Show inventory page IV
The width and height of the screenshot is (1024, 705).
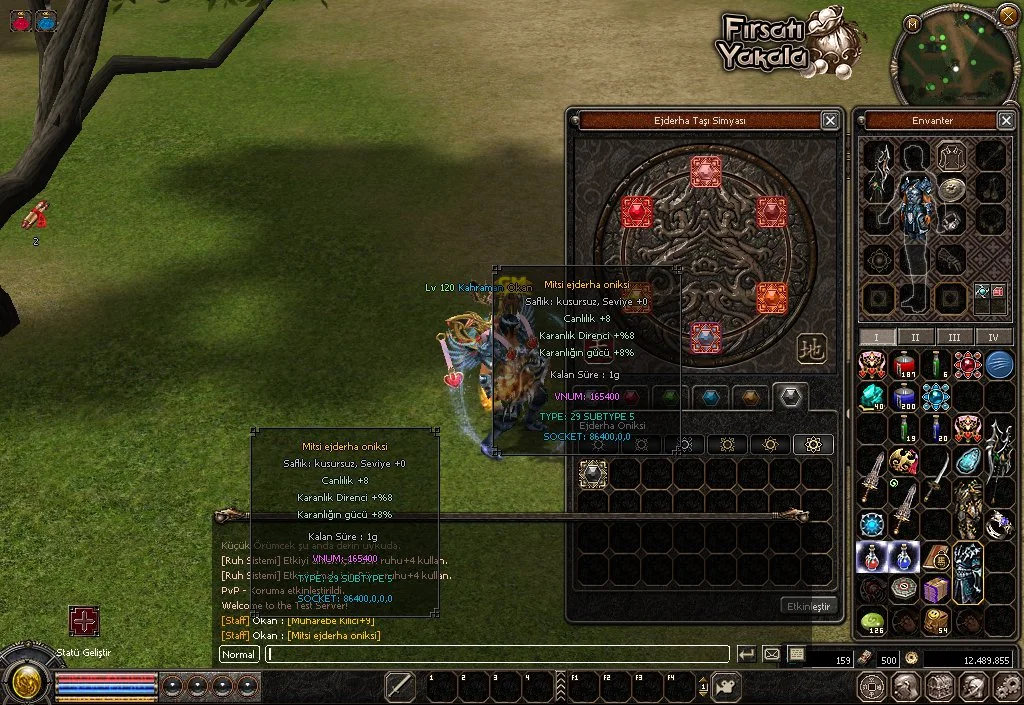tap(993, 337)
